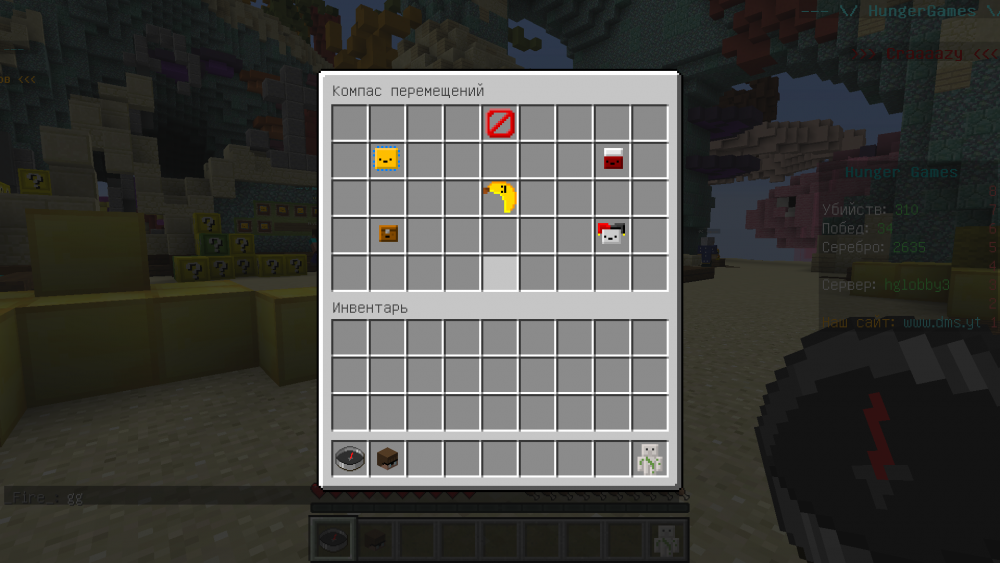Click the compass in the hotbar row
This screenshot has width=1000, height=563.
[x=350, y=459]
